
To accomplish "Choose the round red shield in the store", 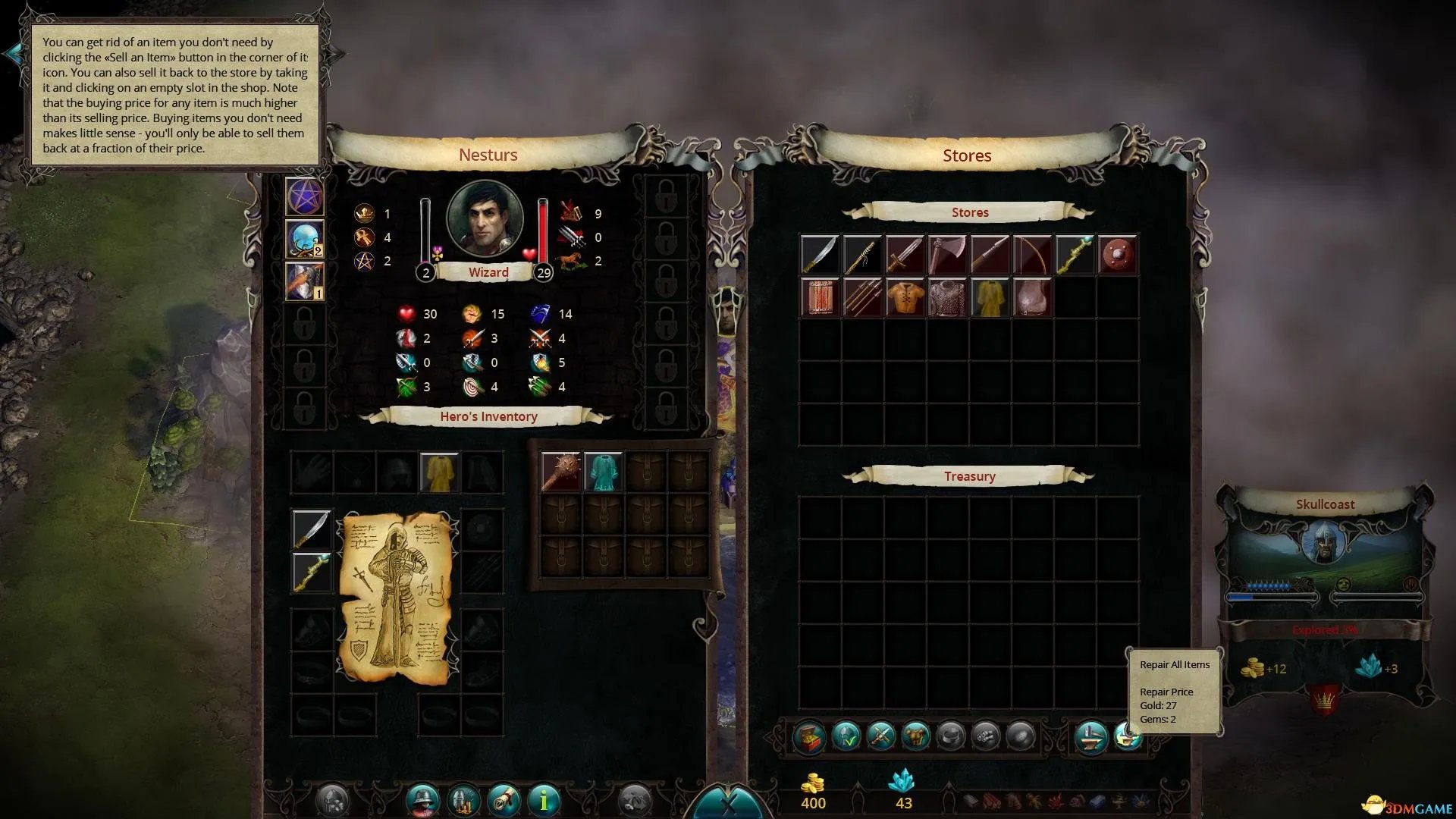I will tap(1117, 255).
